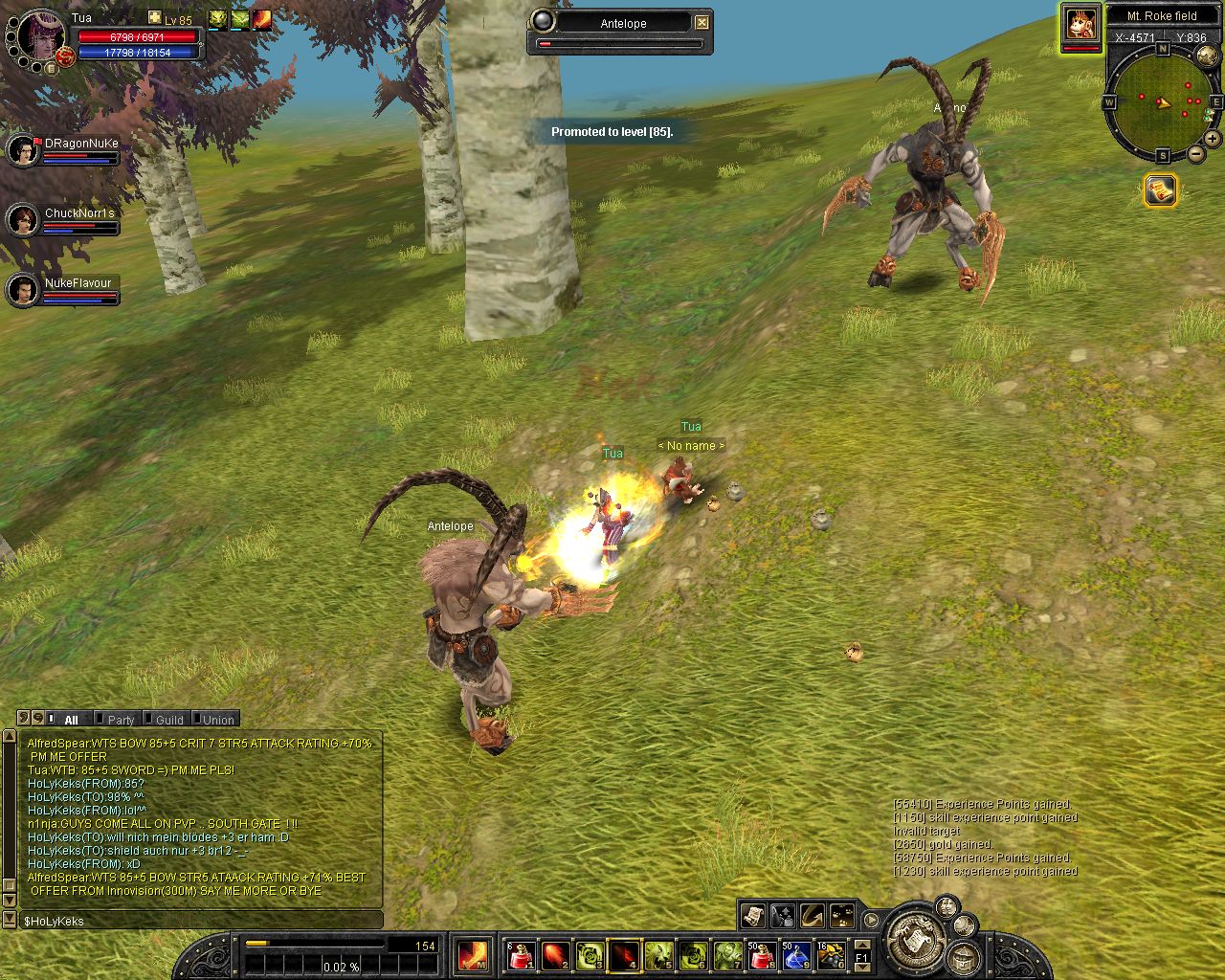
Task: Switch hotbar page with the up arrow
Action: [861, 944]
